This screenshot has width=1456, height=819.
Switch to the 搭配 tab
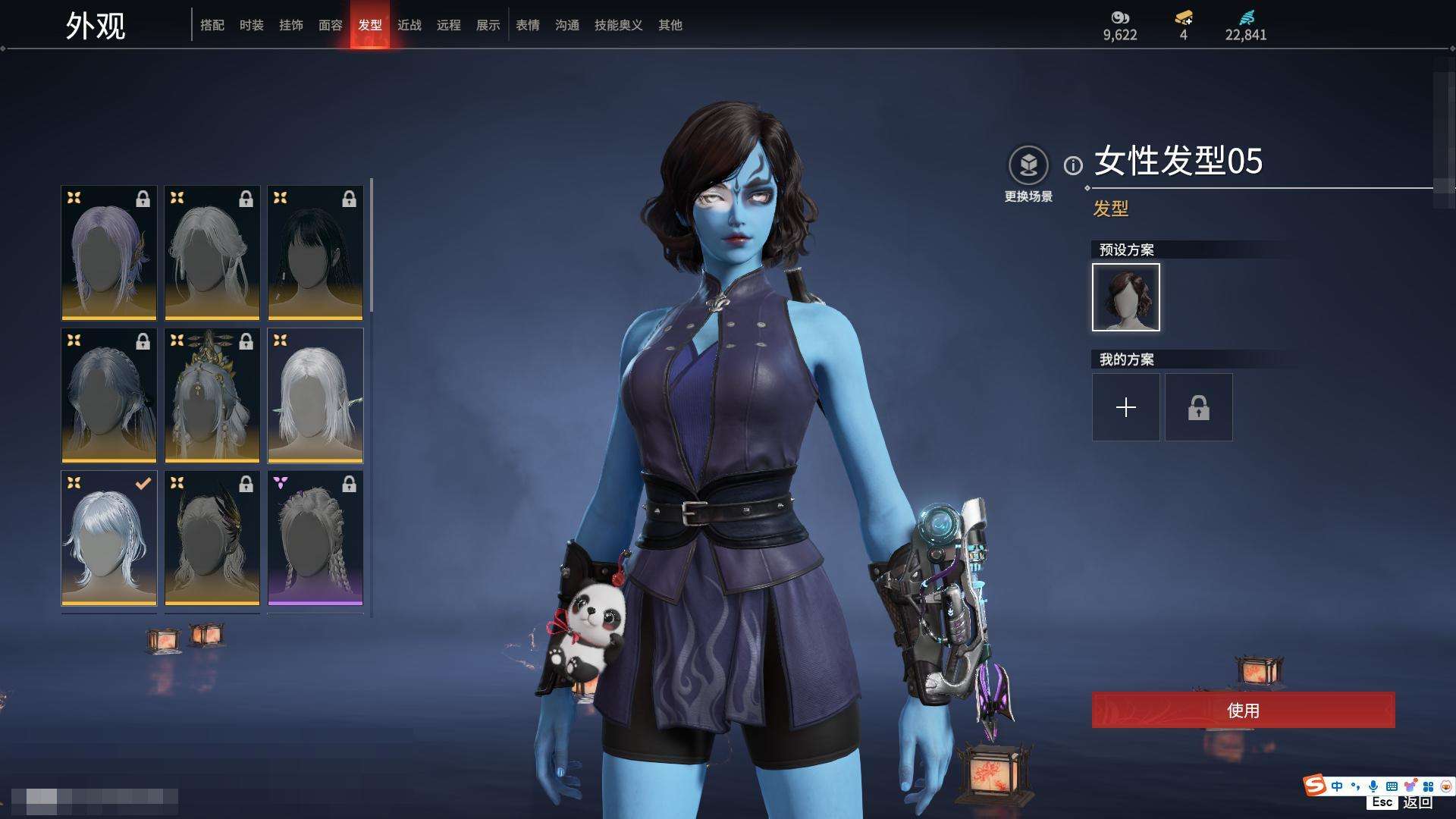click(212, 25)
